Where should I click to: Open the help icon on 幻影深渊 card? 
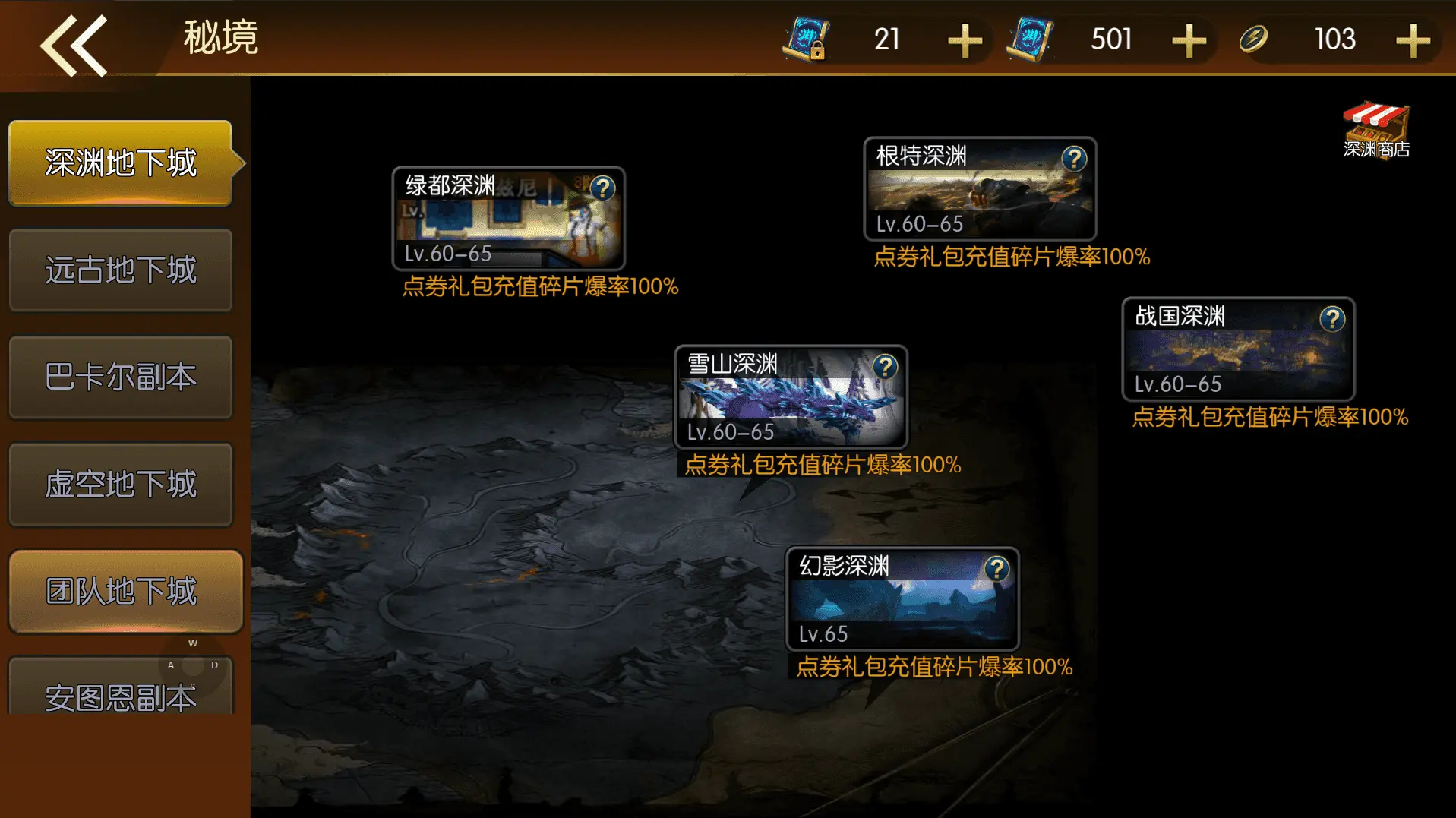click(996, 567)
